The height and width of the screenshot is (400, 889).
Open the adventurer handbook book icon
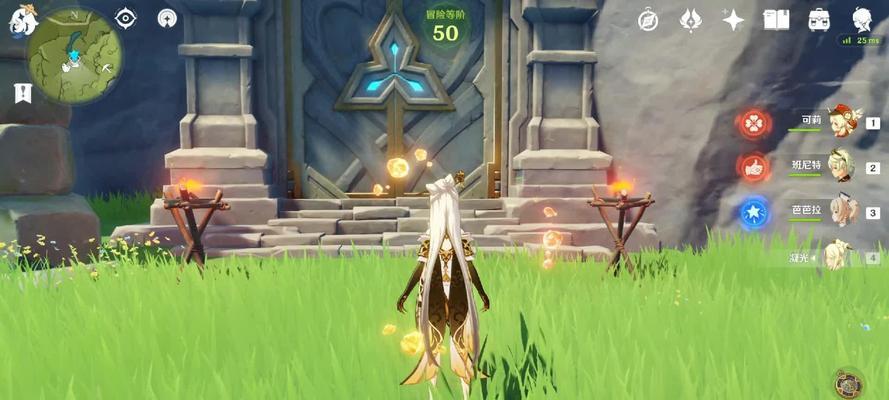(x=776, y=19)
